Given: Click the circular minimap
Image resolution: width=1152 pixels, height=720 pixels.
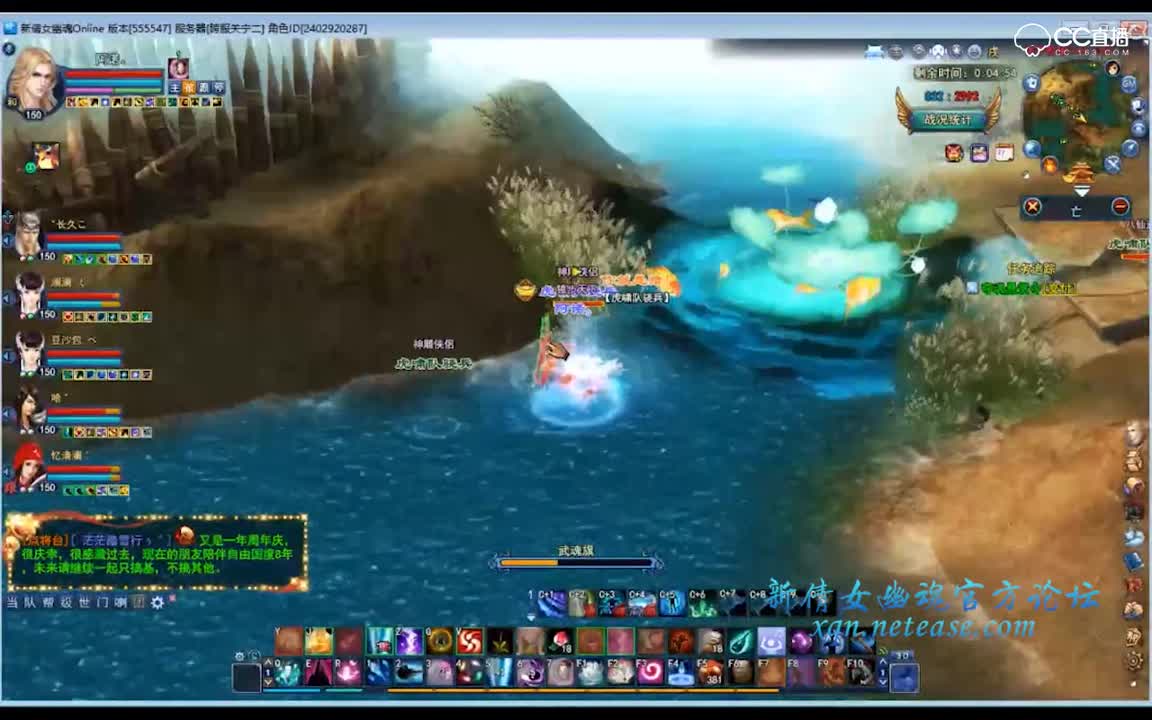Looking at the screenshot, I should pos(1079,116).
